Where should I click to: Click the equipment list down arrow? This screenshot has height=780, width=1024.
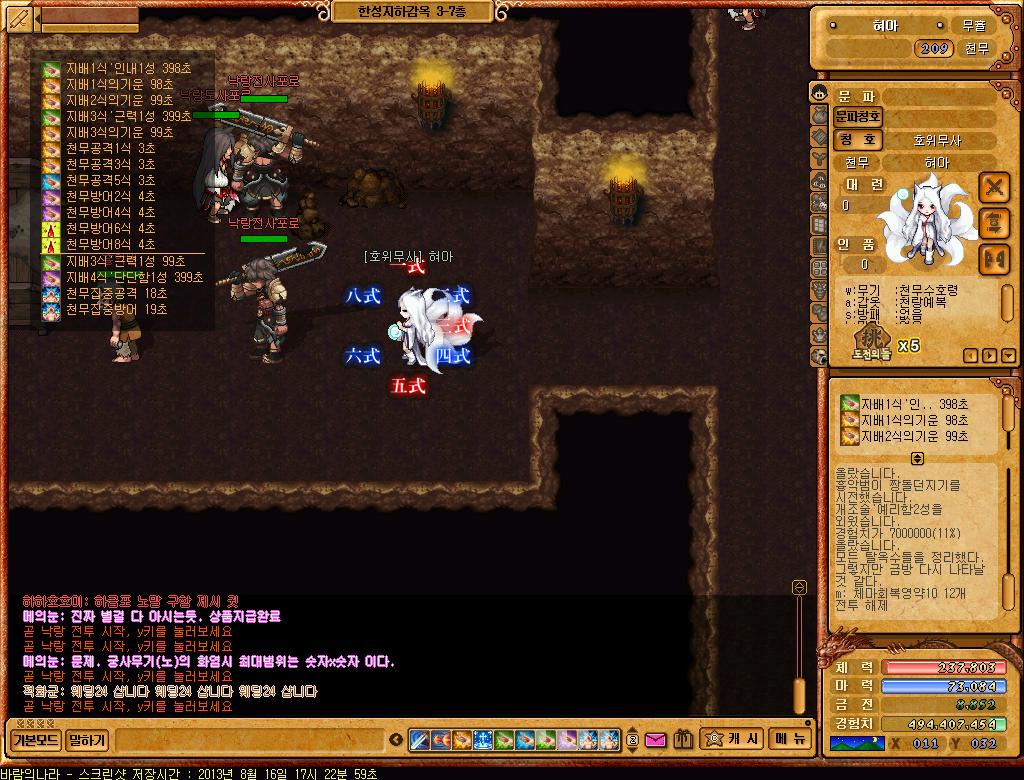point(1004,355)
